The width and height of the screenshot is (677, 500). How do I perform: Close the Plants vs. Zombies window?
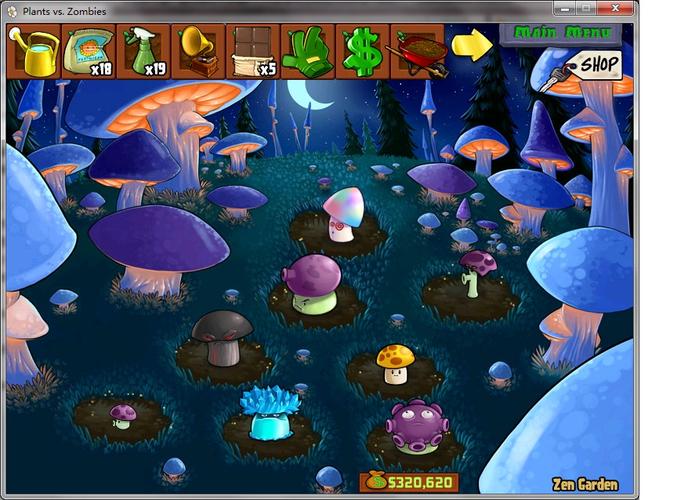click(x=614, y=10)
